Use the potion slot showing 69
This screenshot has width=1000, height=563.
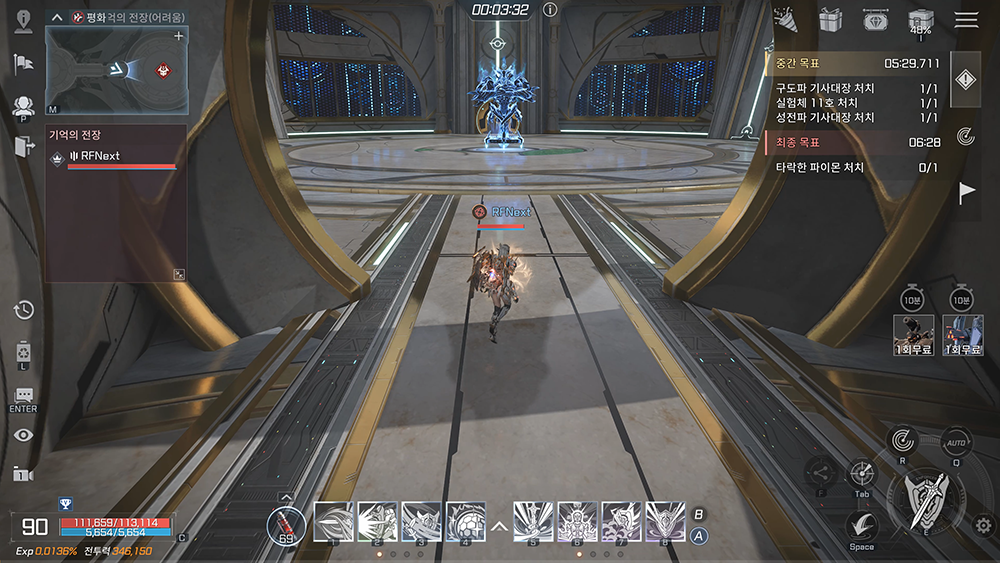[287, 522]
